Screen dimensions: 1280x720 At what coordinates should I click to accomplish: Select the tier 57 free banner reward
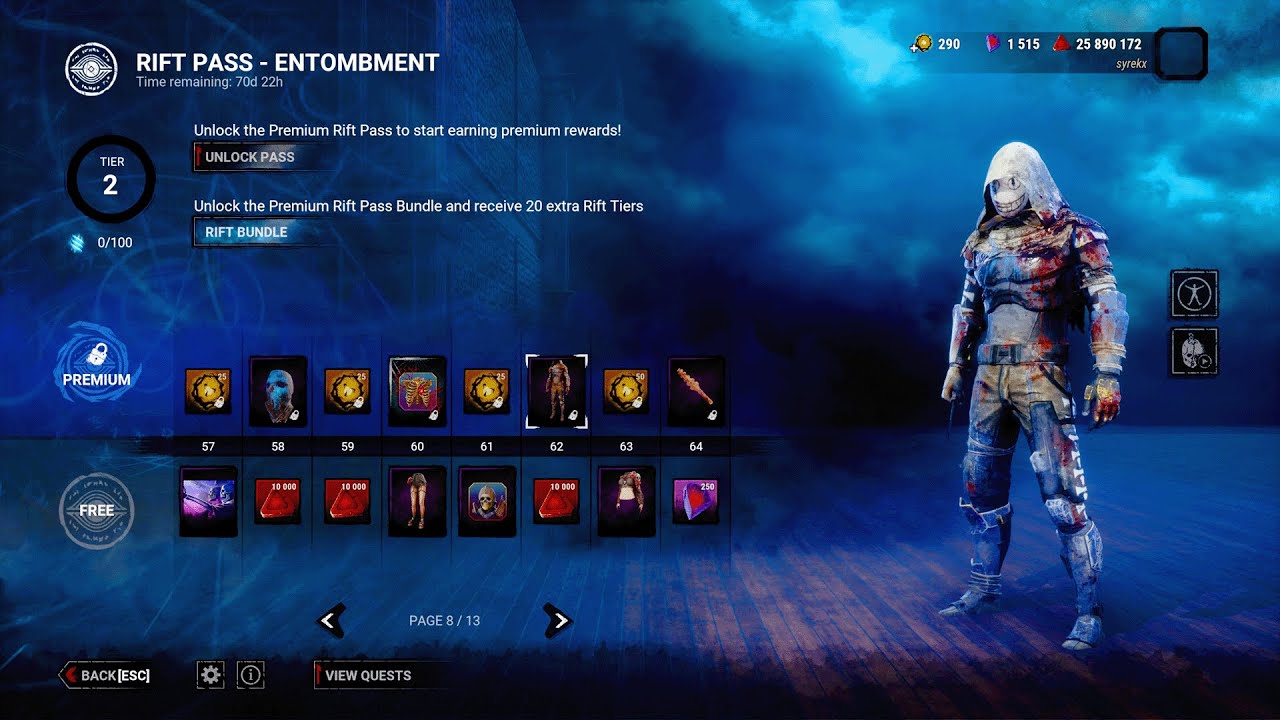coord(208,501)
